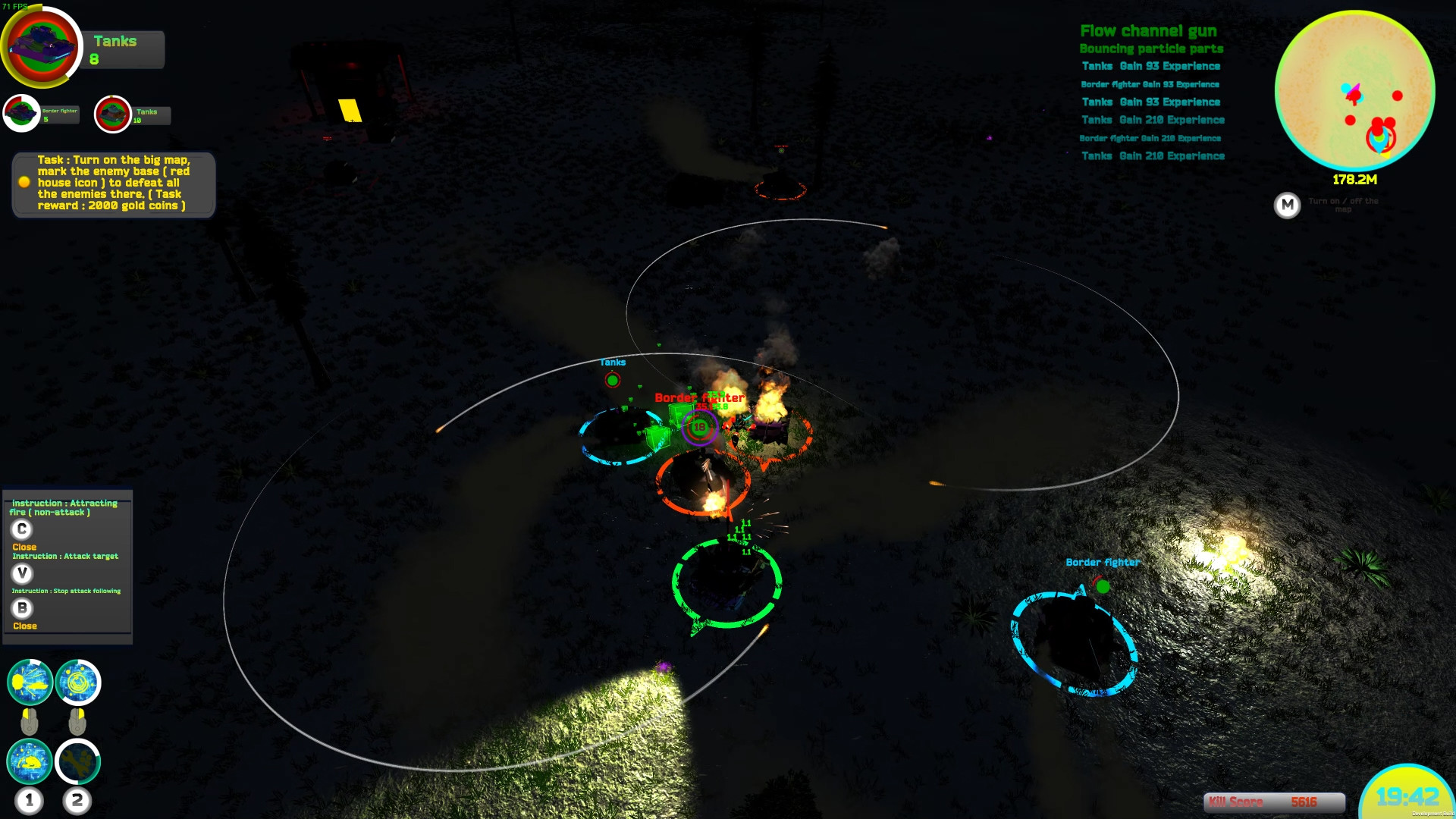Select the main Tanks unit portrait
The height and width of the screenshot is (819, 1456).
point(42,45)
